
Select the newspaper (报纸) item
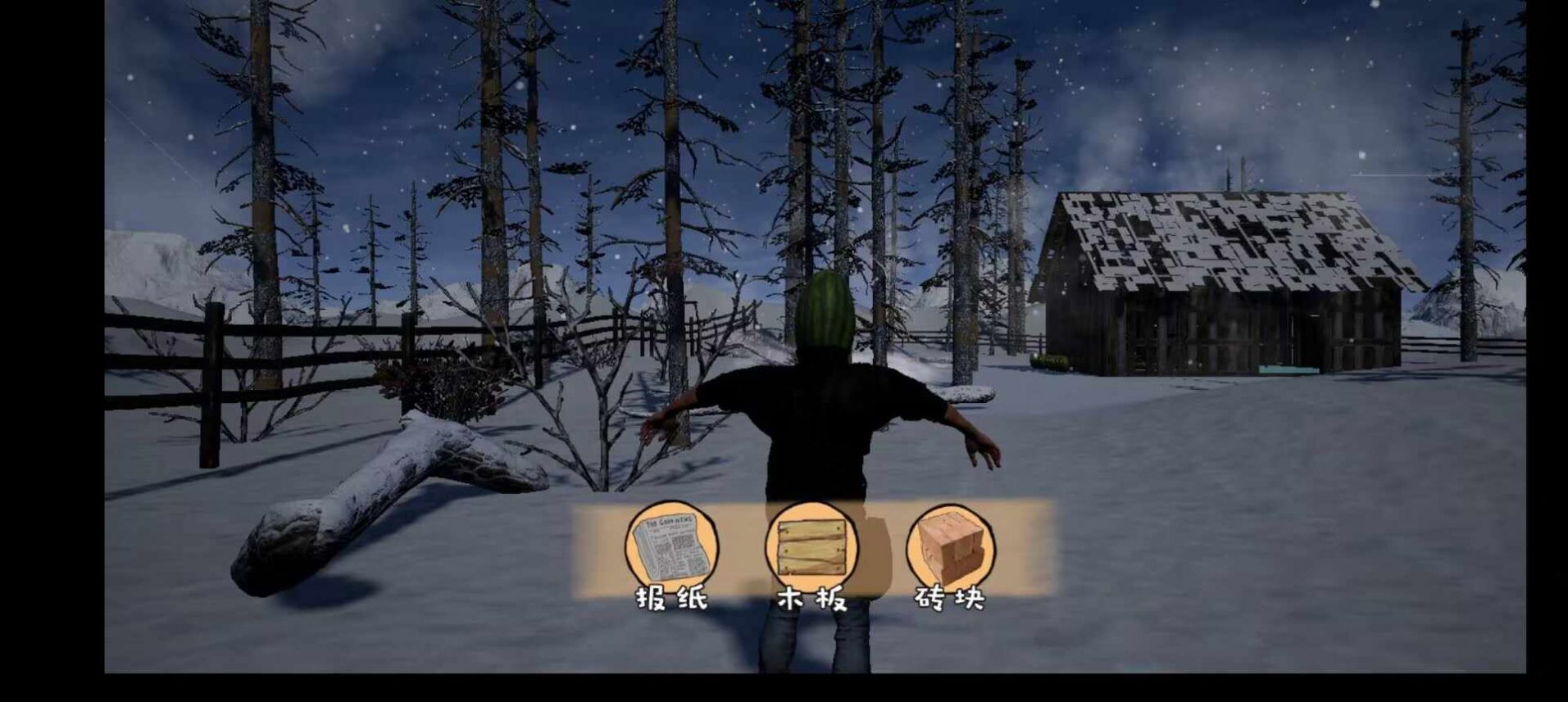[x=671, y=546]
